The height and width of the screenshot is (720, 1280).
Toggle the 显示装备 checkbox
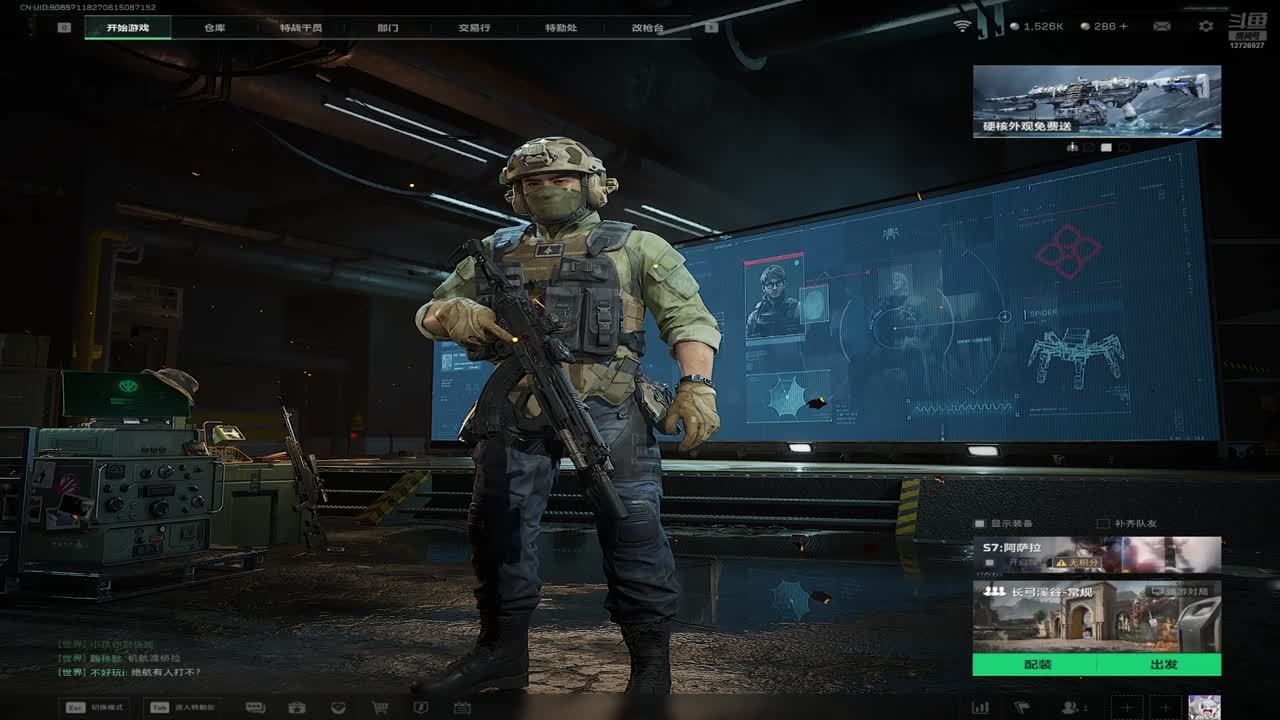point(981,523)
